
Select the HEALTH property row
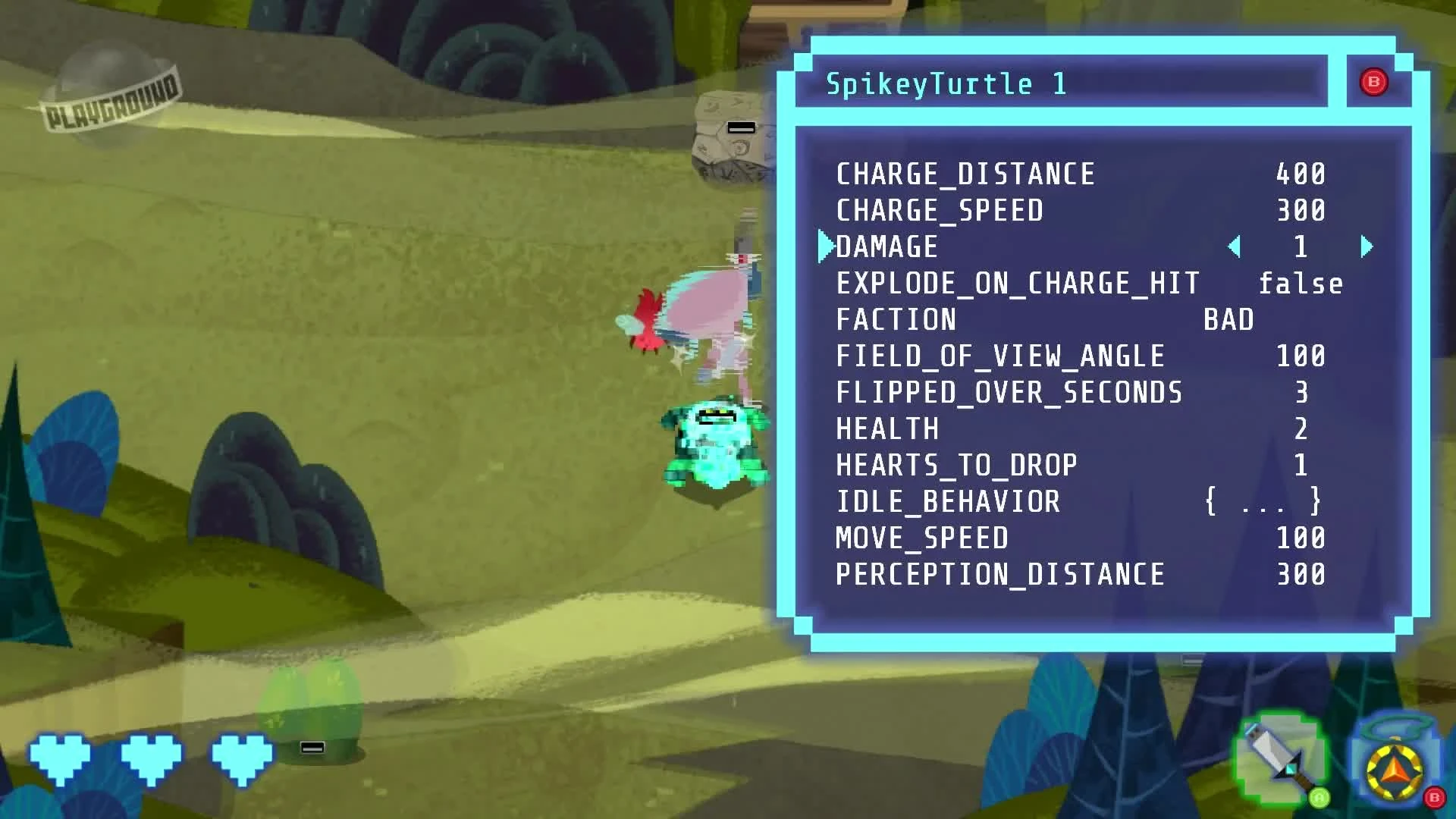[886, 428]
